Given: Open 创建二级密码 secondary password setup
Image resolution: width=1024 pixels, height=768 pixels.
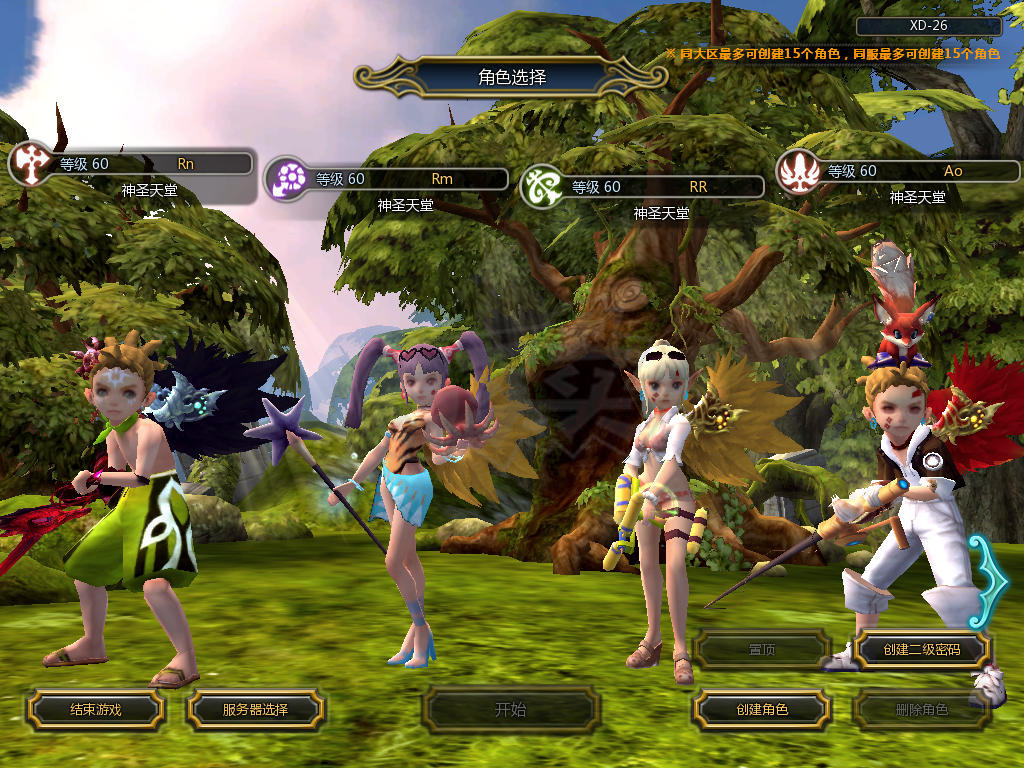Looking at the screenshot, I should (922, 650).
